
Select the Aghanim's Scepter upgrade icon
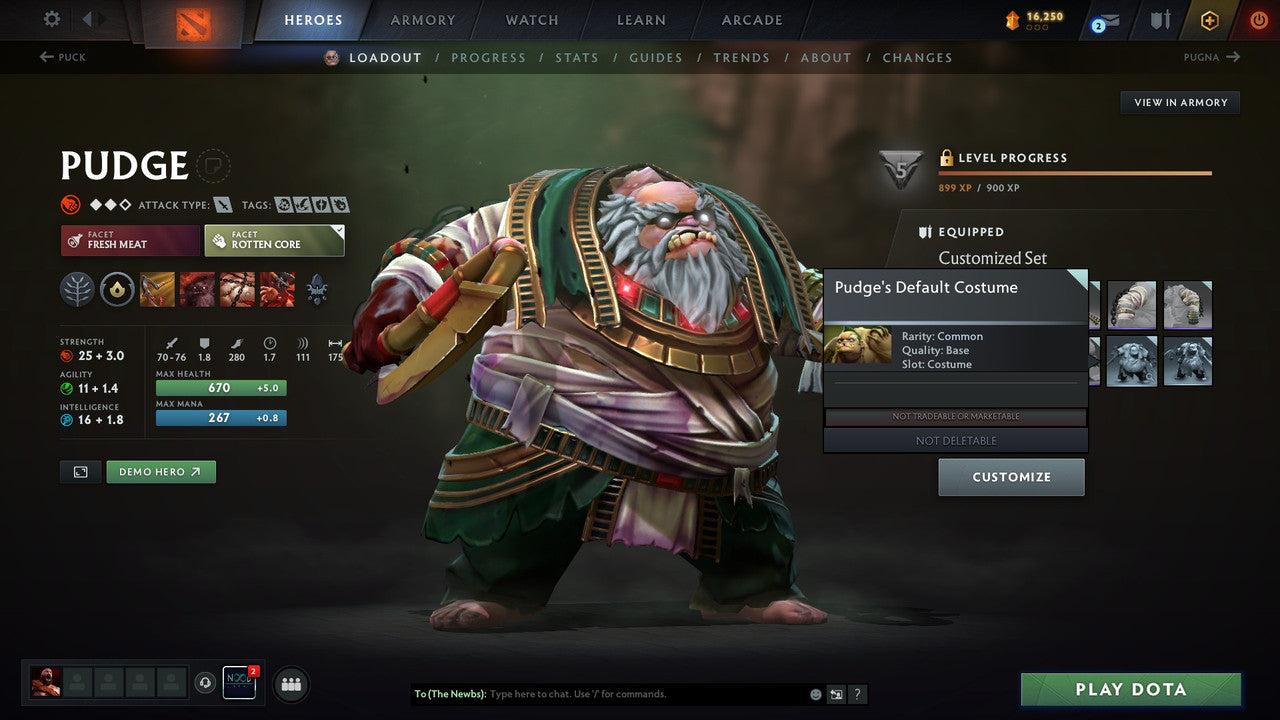click(x=317, y=288)
